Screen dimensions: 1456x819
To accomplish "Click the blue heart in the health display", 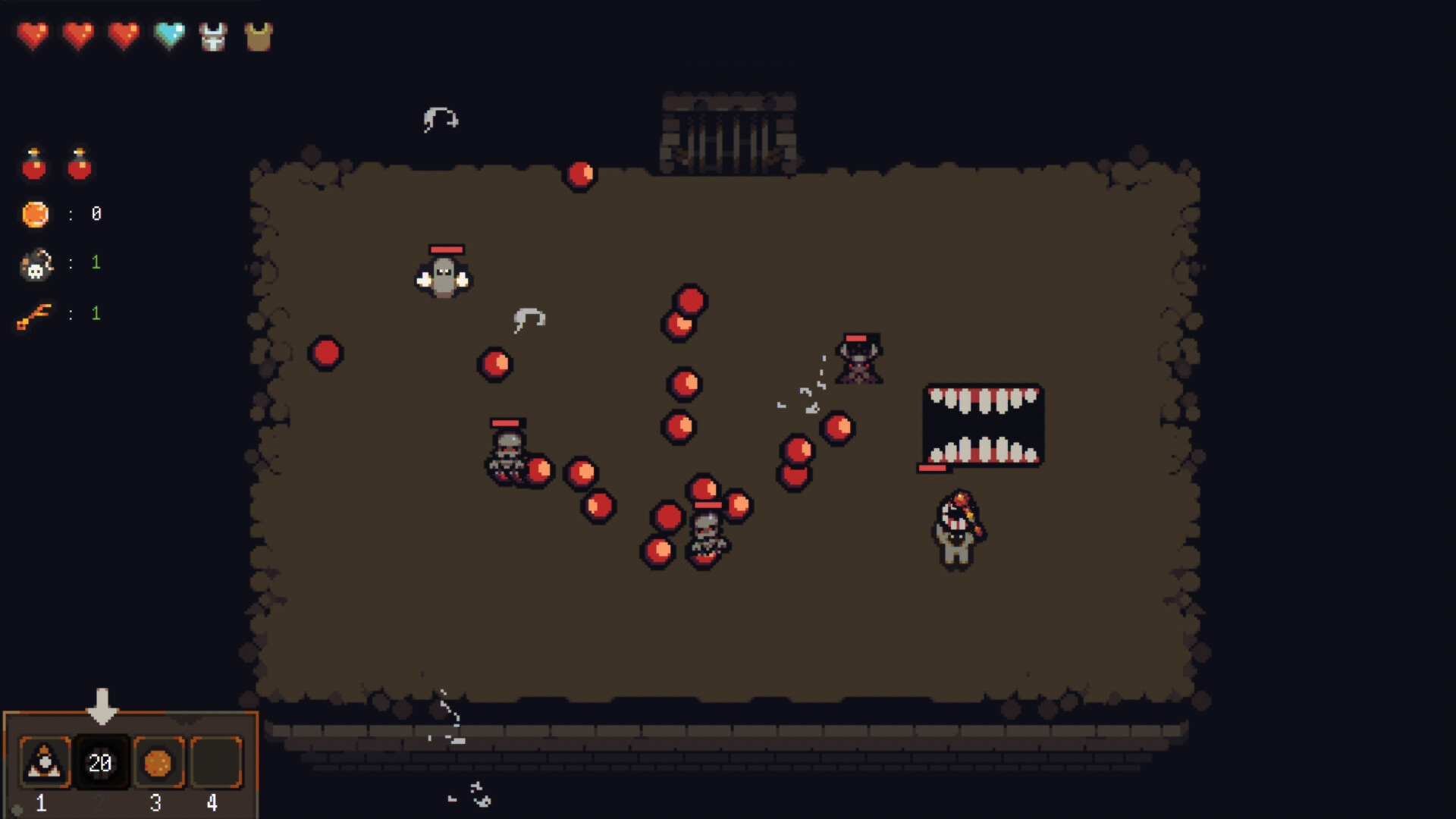I will point(168,33).
